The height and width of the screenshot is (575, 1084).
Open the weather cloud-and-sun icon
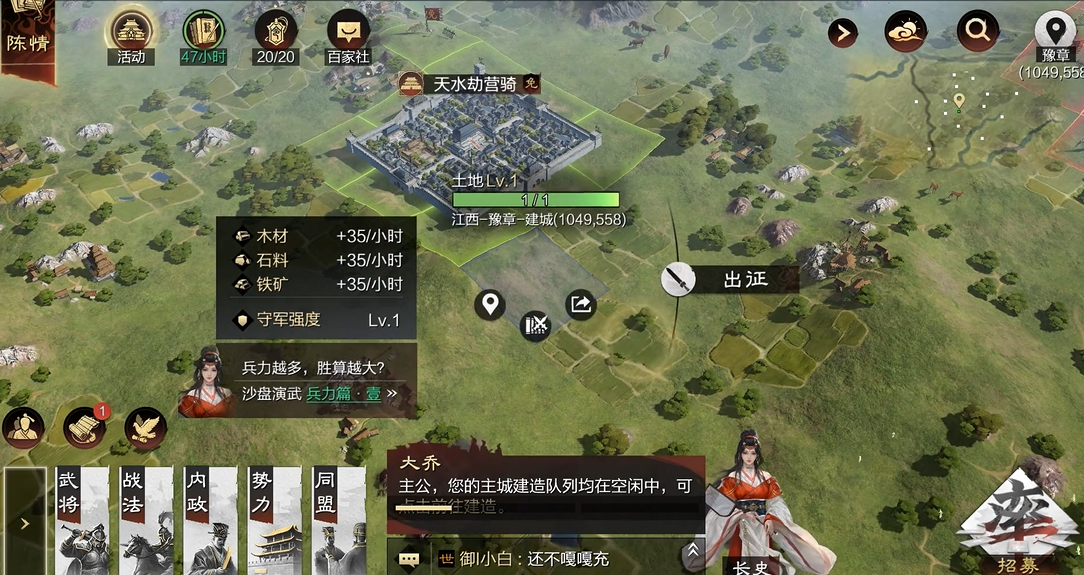point(905,32)
